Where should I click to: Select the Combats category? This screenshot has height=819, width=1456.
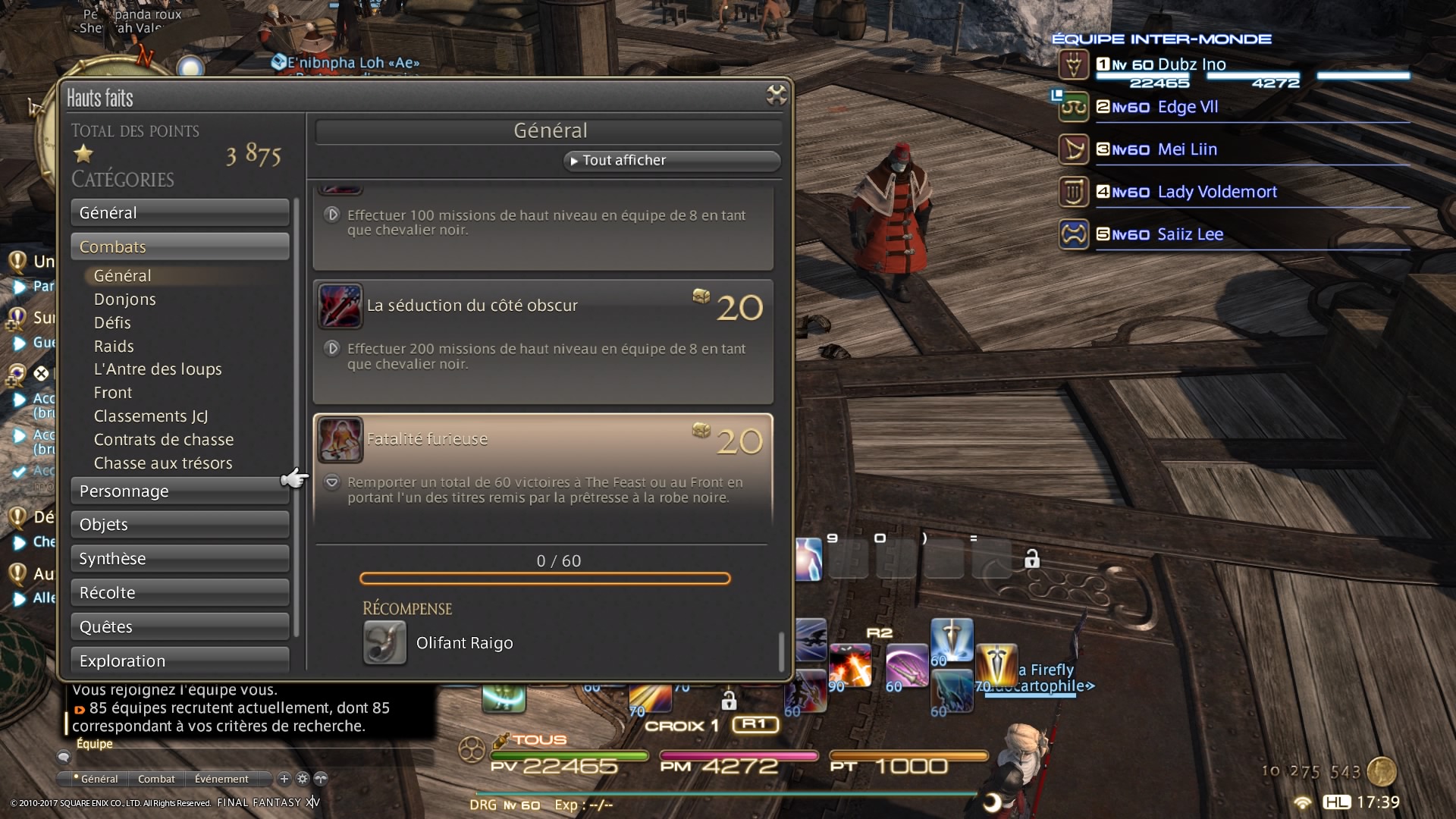coord(180,247)
